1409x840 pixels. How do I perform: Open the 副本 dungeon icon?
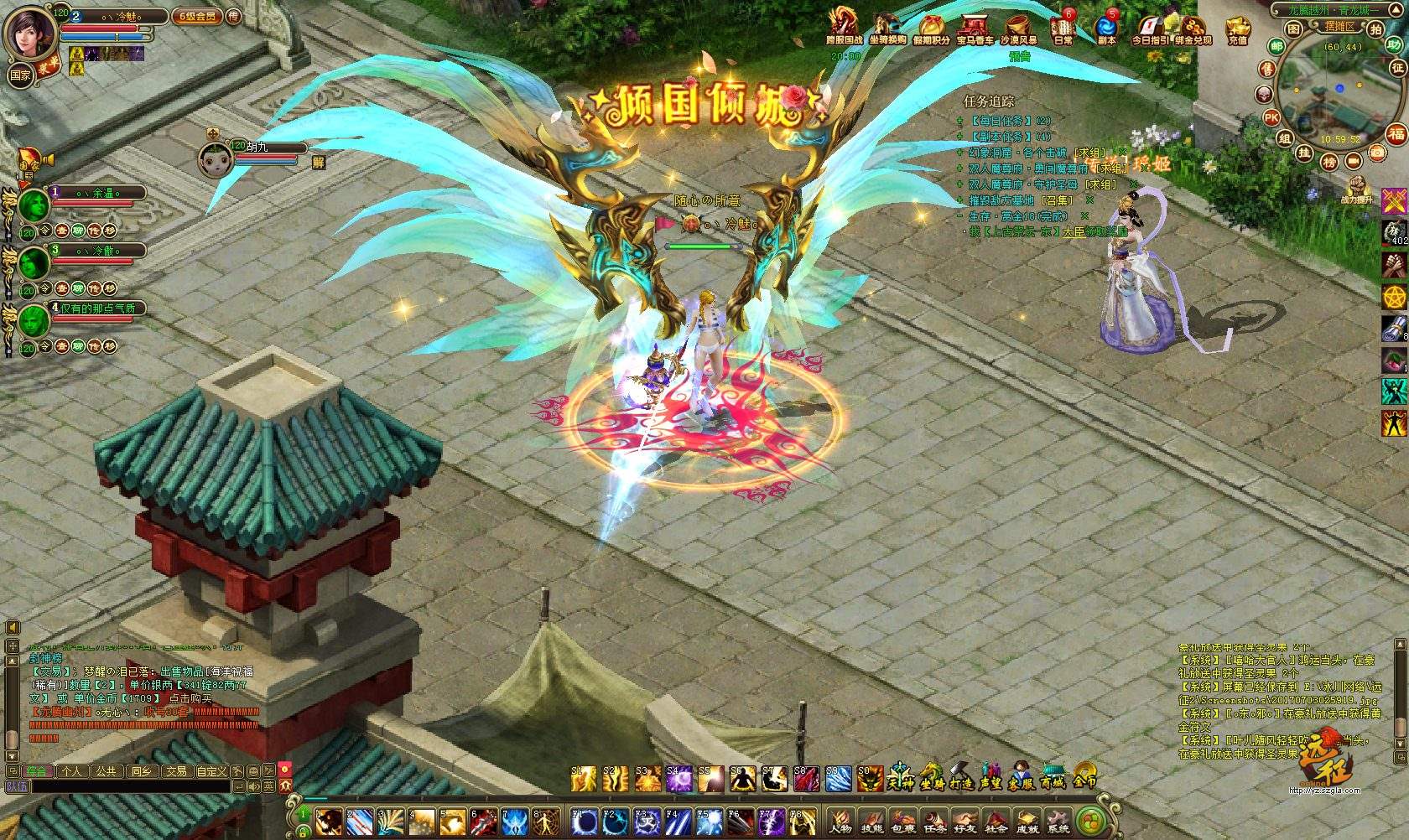[x=1106, y=27]
